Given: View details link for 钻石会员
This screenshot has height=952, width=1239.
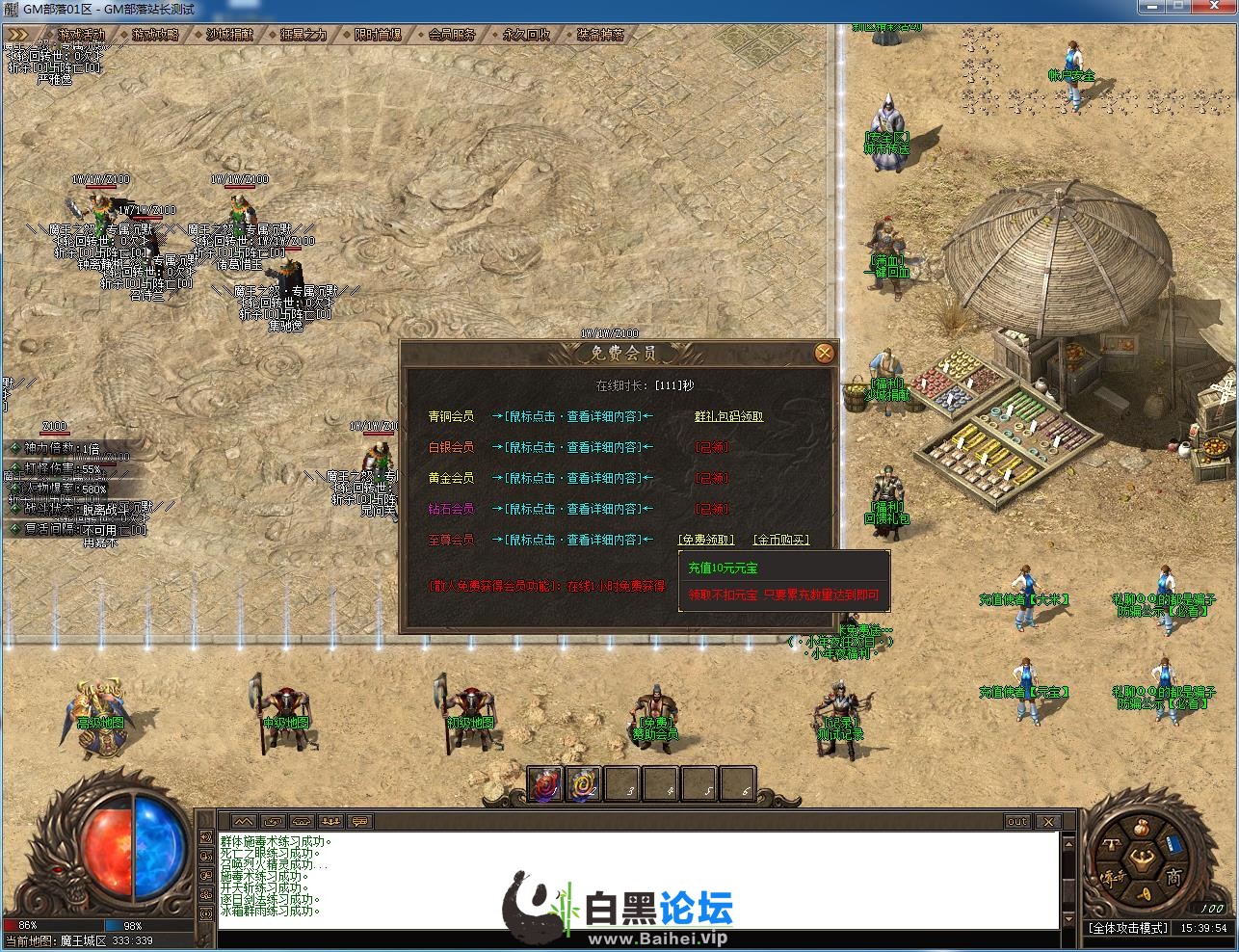Looking at the screenshot, I should coord(572,509).
